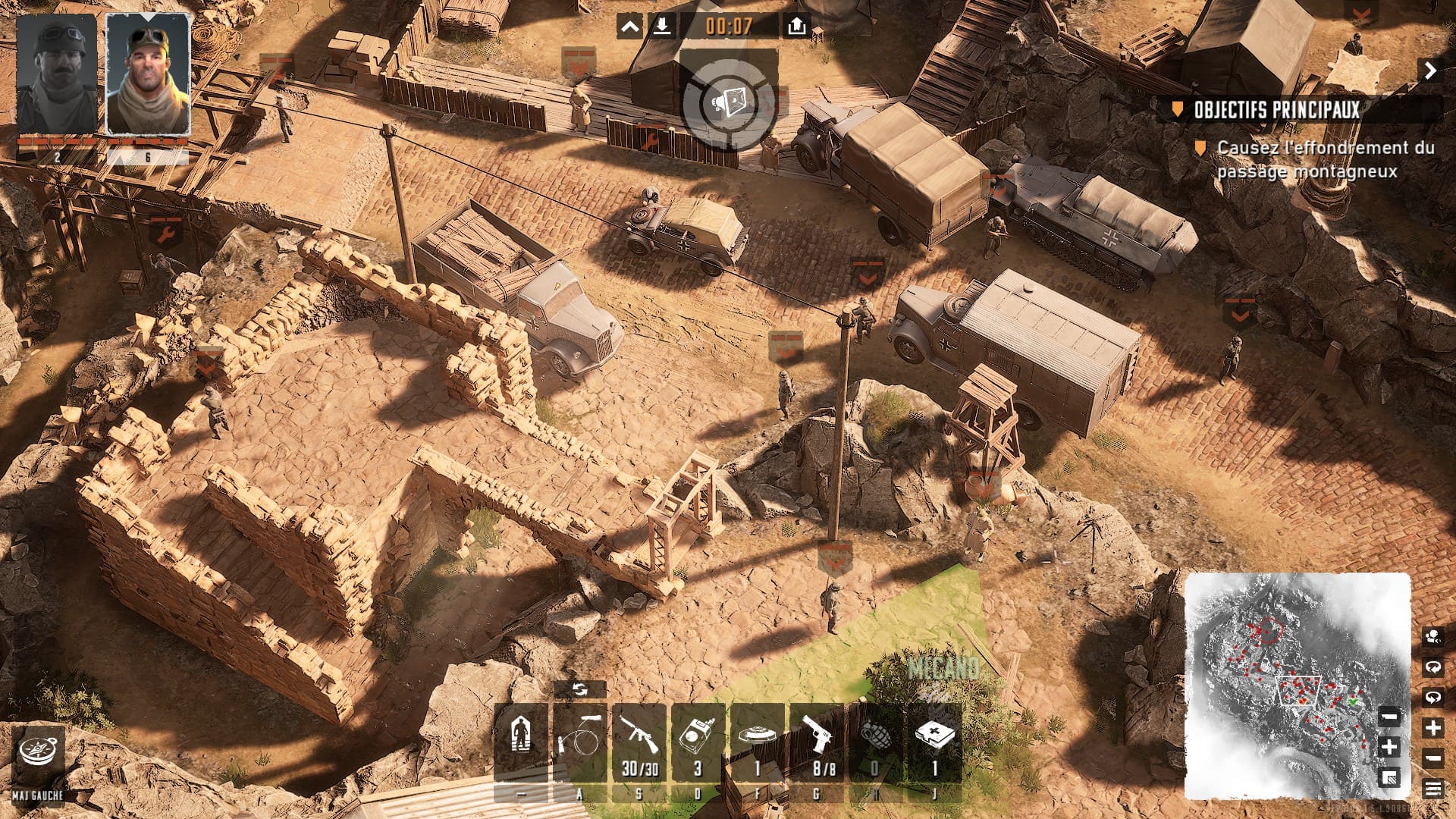Activate the compass view button

point(37,753)
